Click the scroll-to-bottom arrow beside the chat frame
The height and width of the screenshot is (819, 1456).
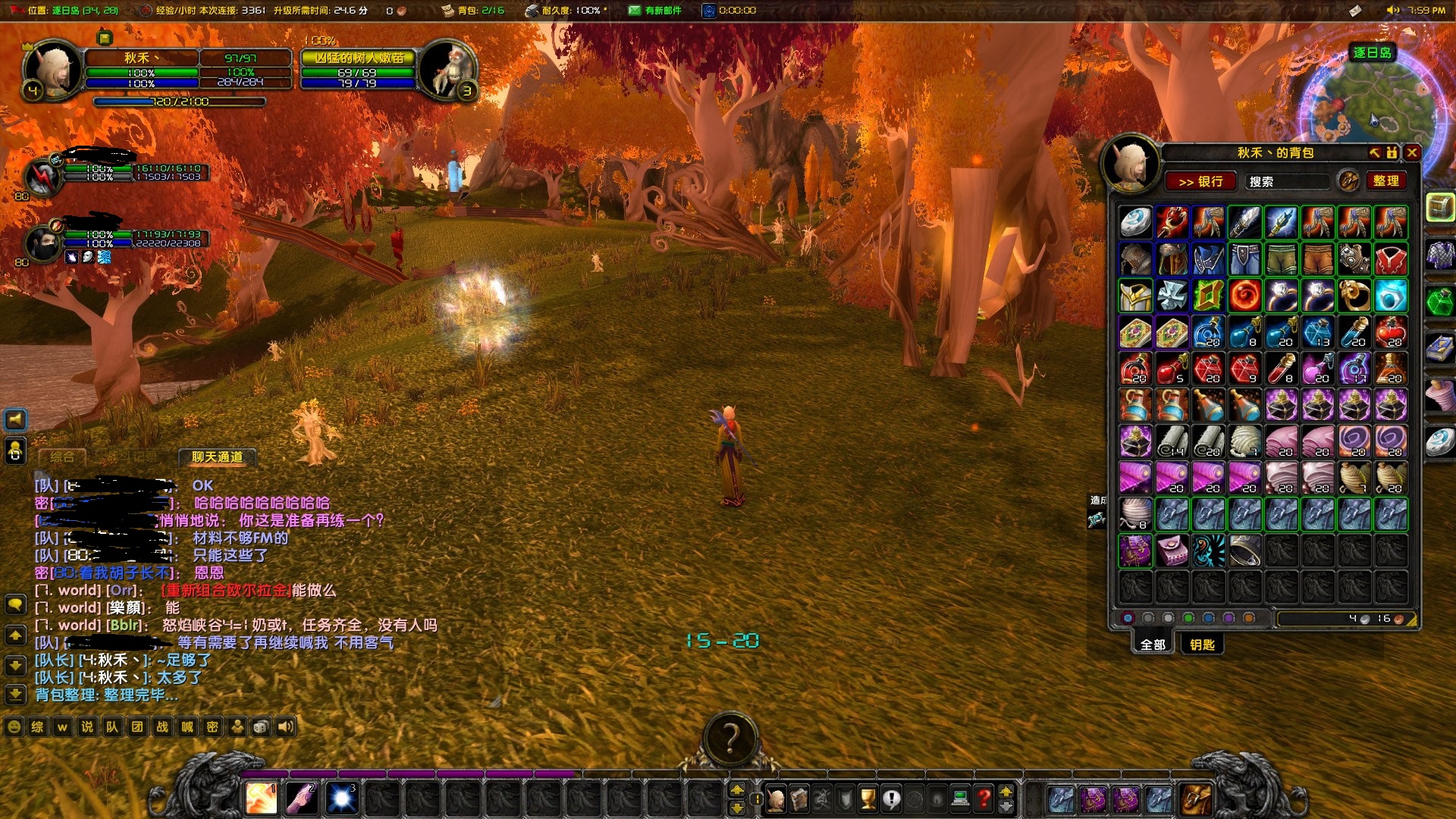coord(14,692)
